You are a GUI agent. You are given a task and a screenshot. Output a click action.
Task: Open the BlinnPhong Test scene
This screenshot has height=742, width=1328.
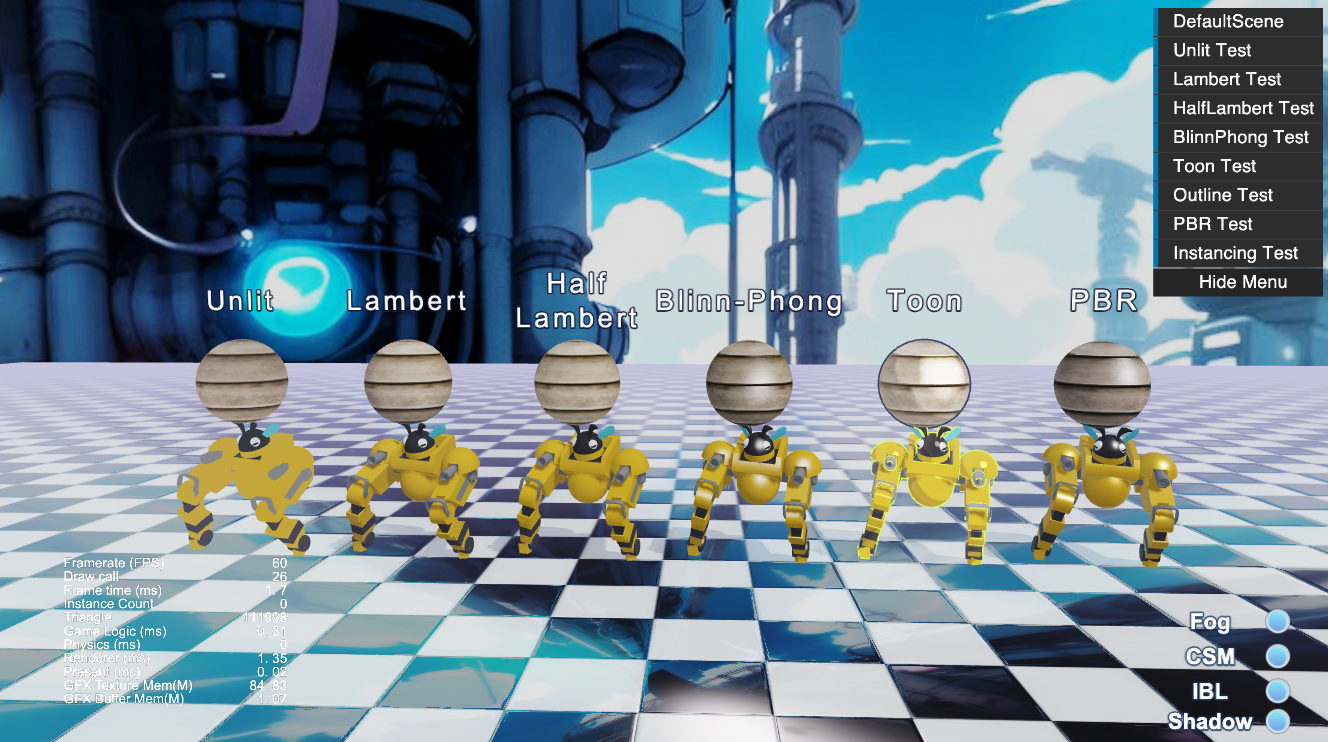pyautogui.click(x=1239, y=137)
